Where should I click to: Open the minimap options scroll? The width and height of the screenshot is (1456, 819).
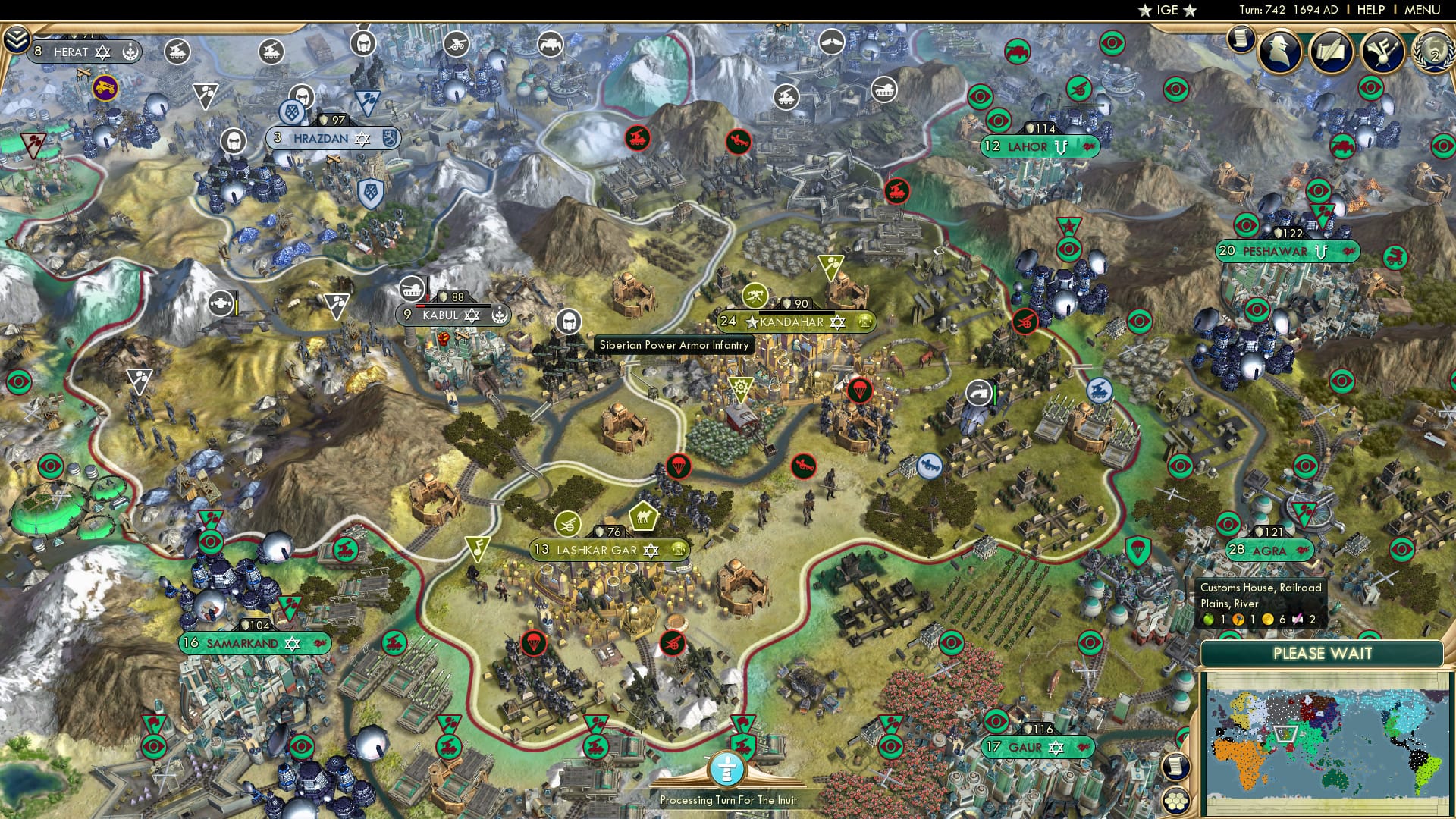point(1176,764)
